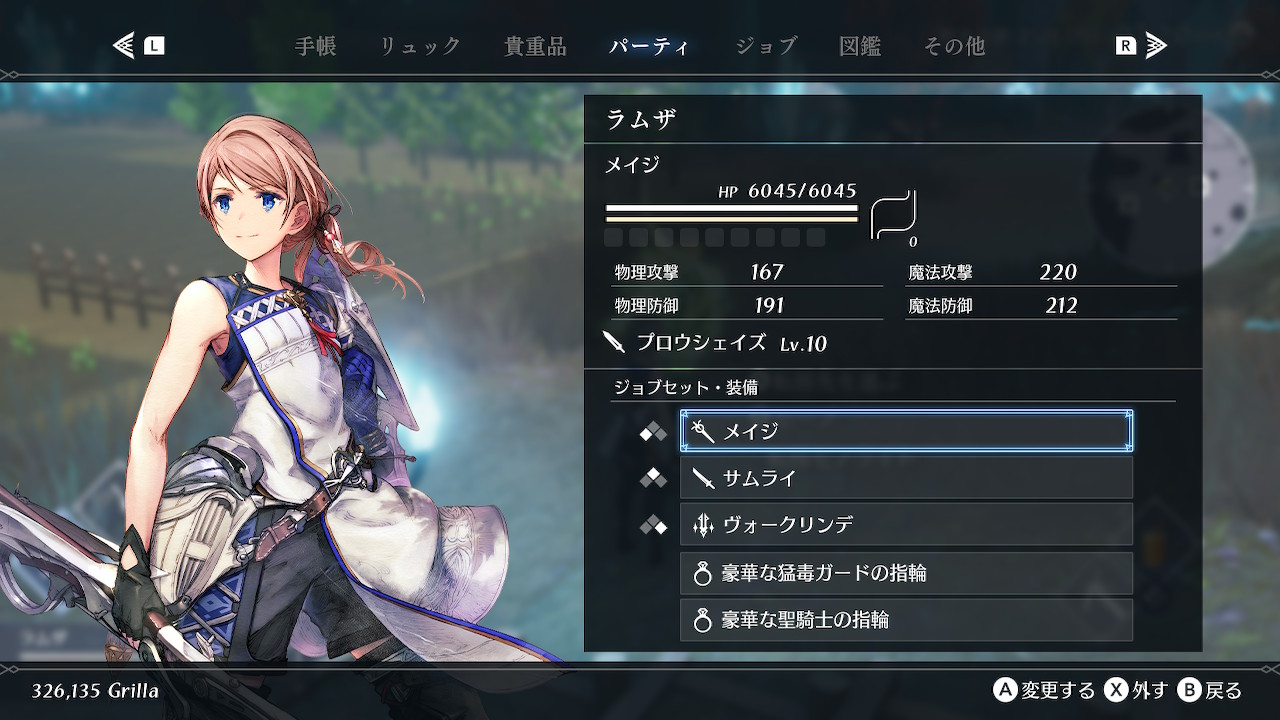
Task: Click the right arrow to cycle tabs forward
Action: click(x=1155, y=46)
